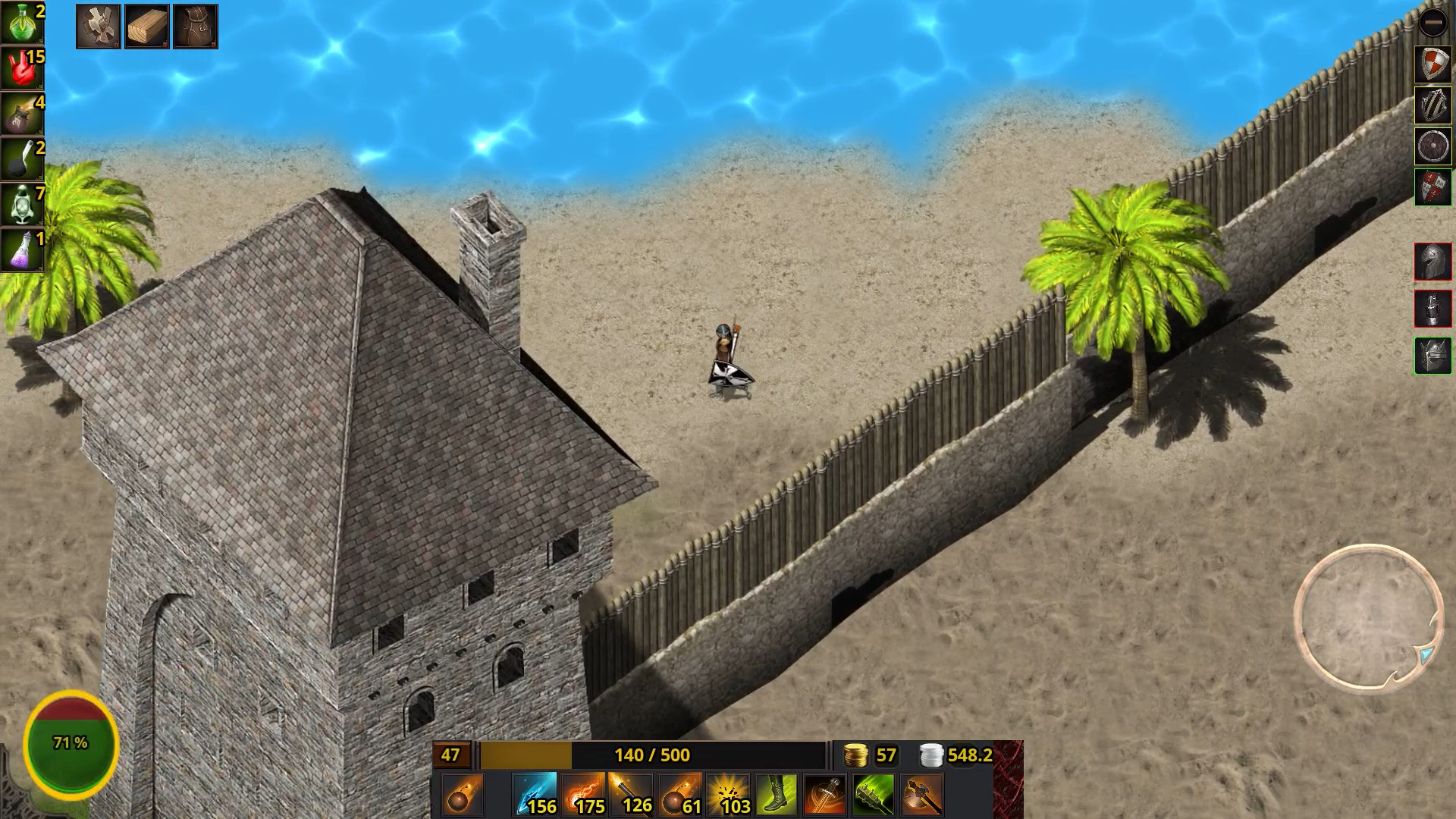The height and width of the screenshot is (819, 1456).
Task: Activate the battle axe ability
Action: (x=921, y=794)
